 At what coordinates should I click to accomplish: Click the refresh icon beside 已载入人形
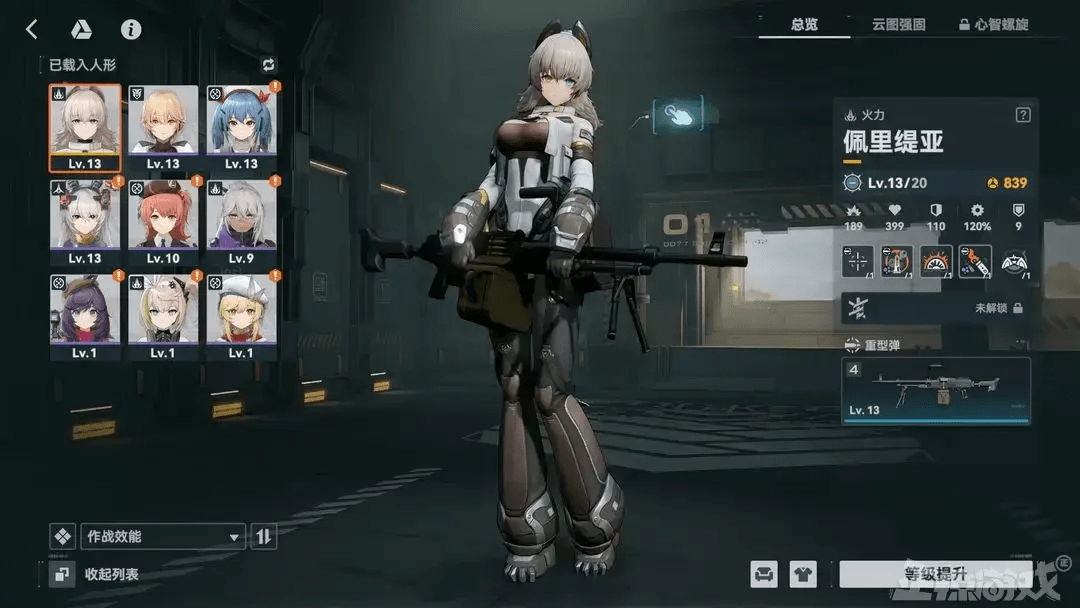click(268, 65)
